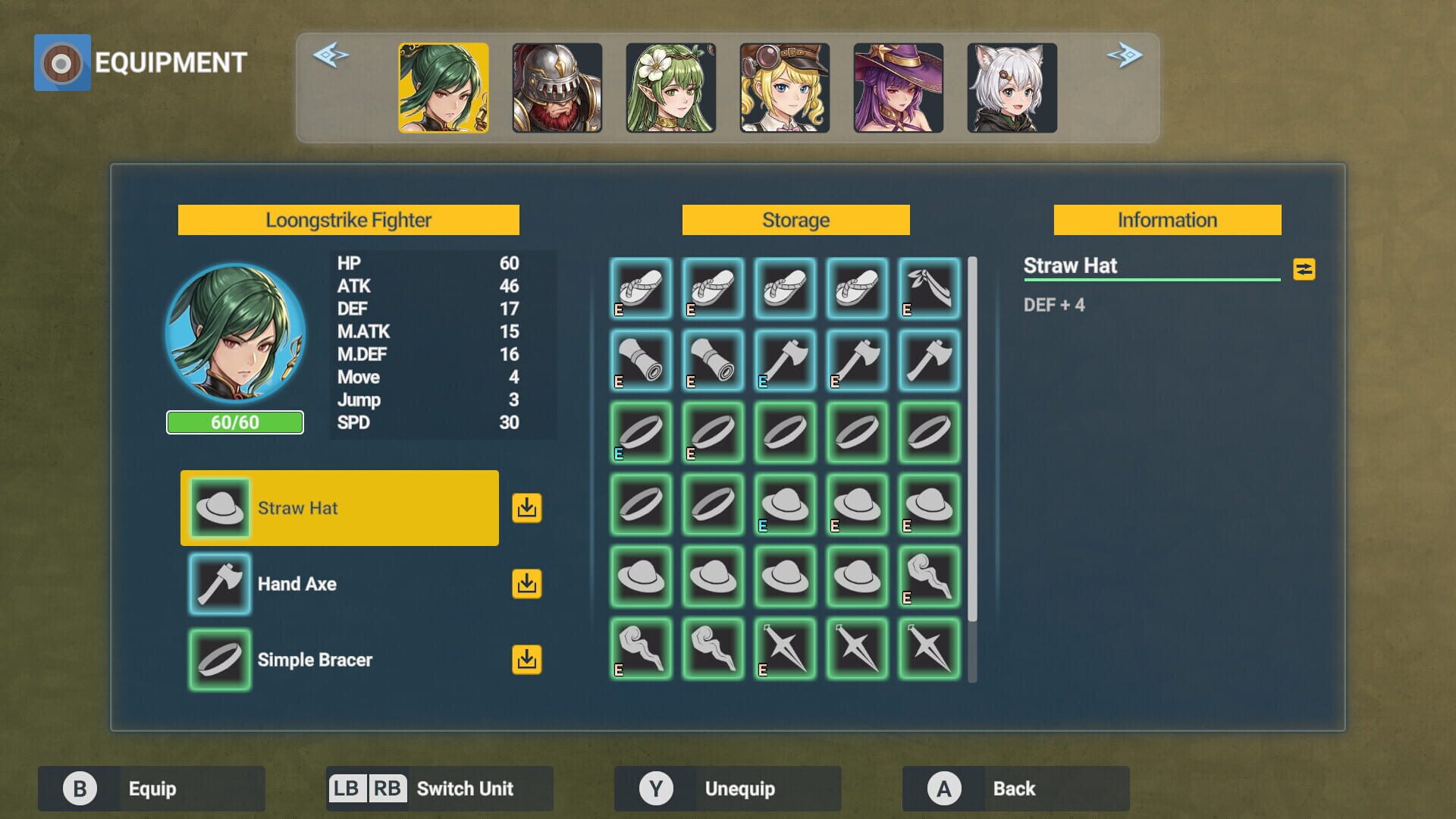
Task: Unequip the Straw Hat using its download icon
Action: click(x=527, y=508)
